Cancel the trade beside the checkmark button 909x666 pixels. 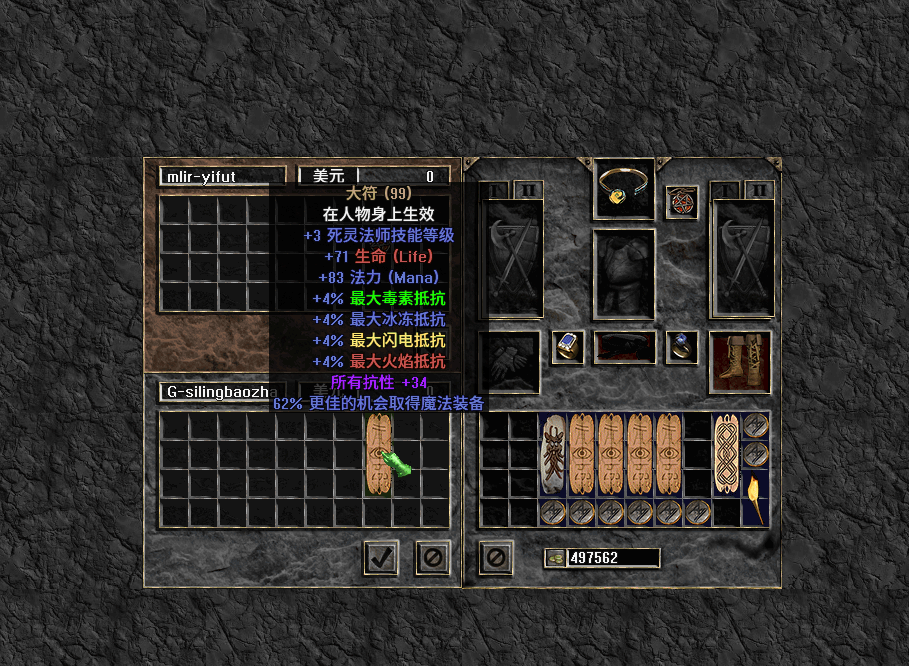(x=432, y=557)
